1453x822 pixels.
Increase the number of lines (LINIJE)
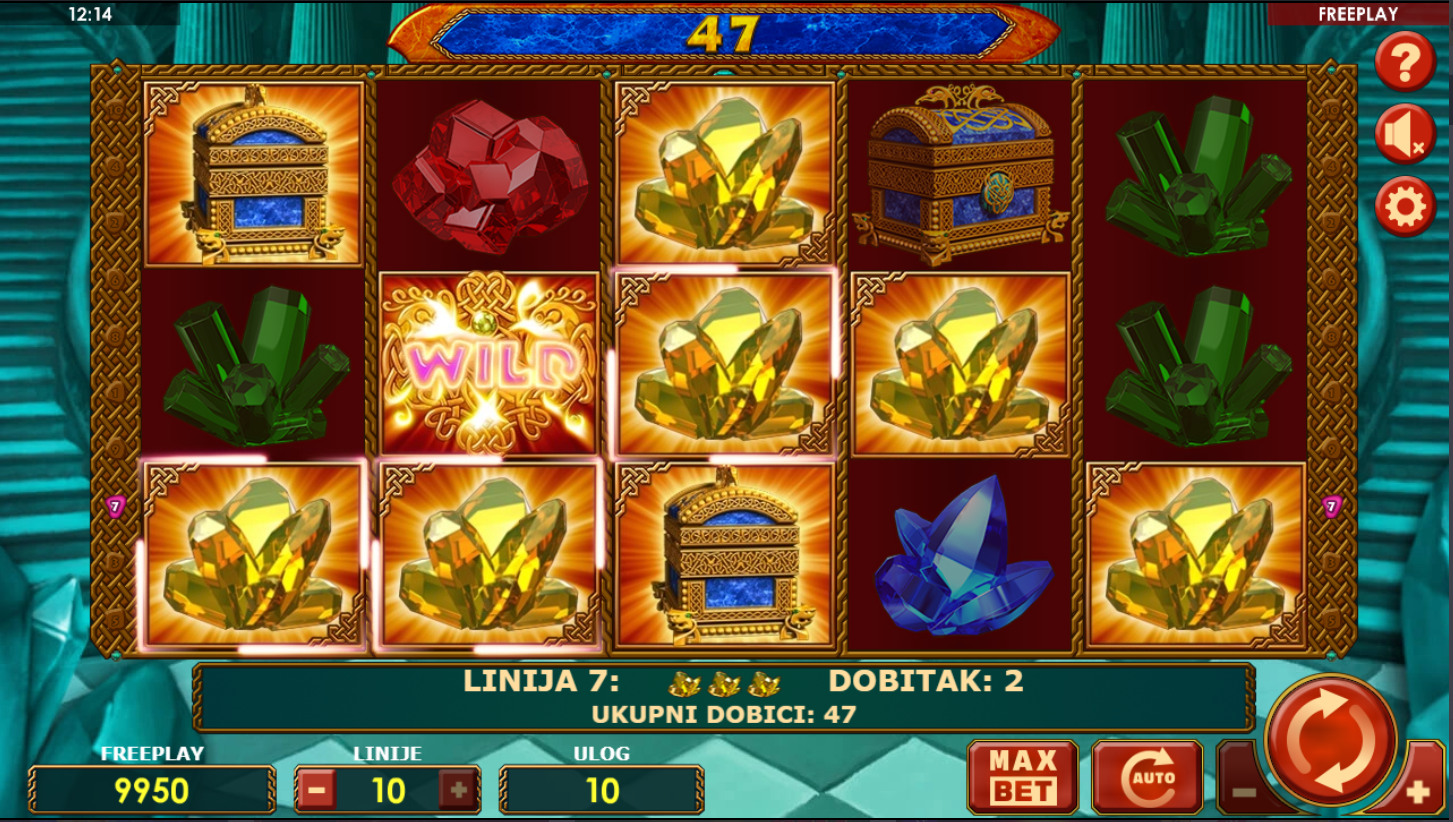coord(459,790)
